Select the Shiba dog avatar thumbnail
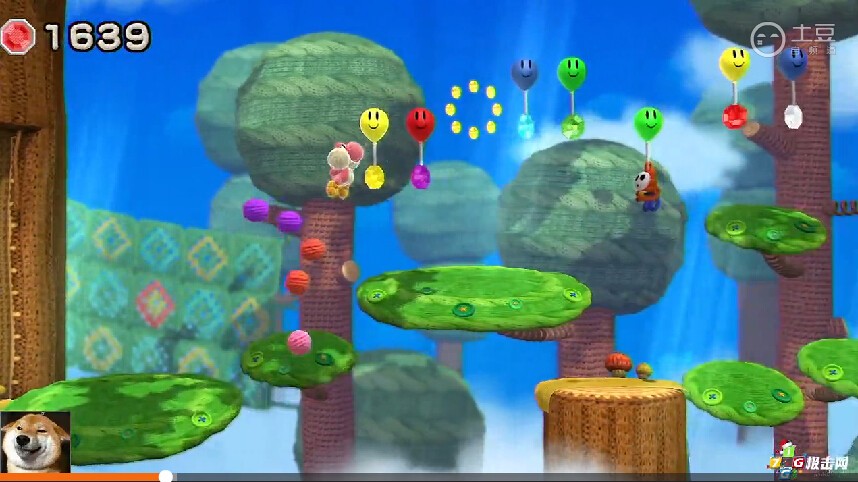The width and height of the screenshot is (858, 482). (x=35, y=440)
